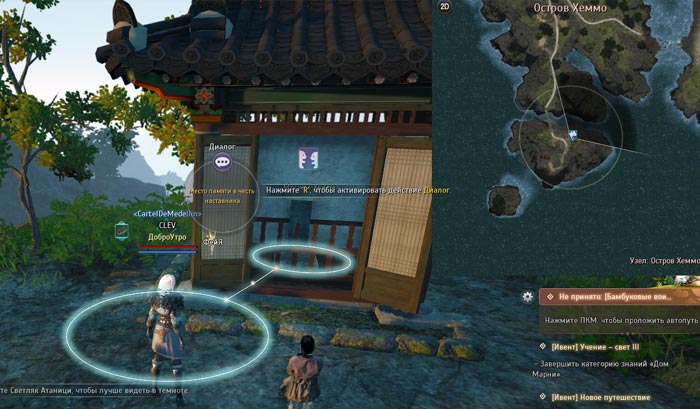Open the Остров Хеммо minimap
The height and width of the screenshot is (409, 700).
(566, 140)
